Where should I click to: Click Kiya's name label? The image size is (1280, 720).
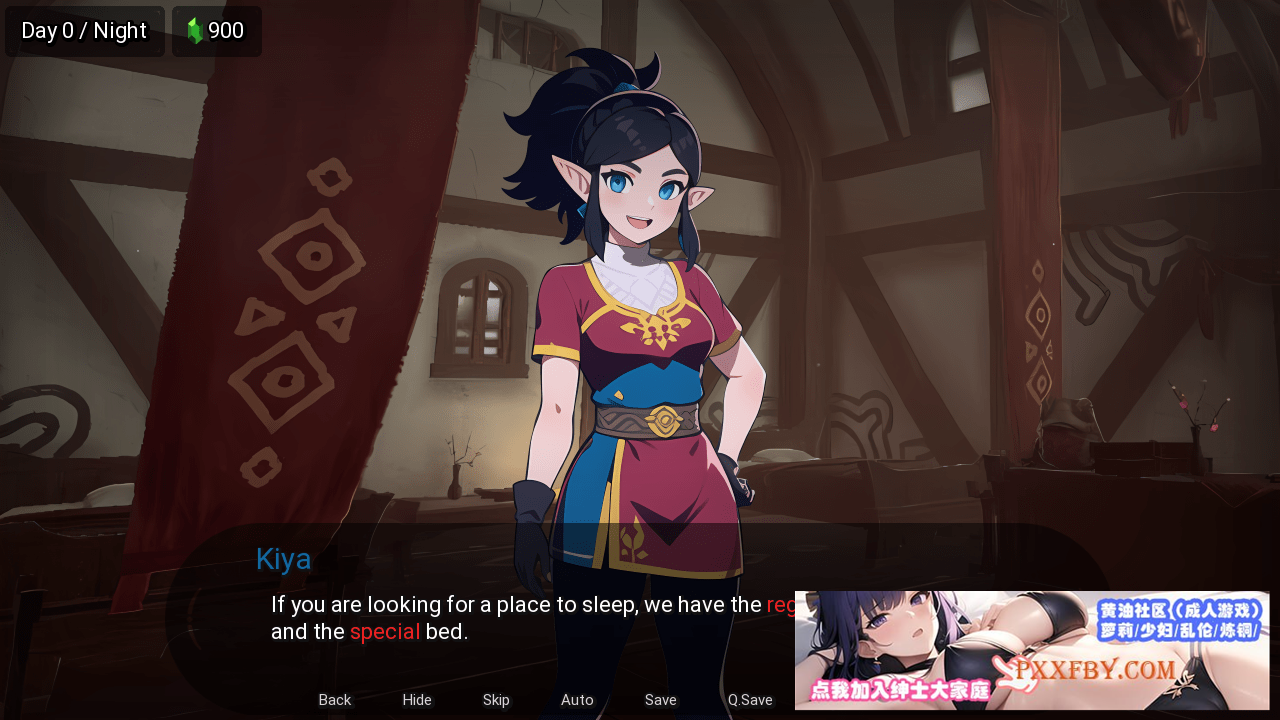283,559
